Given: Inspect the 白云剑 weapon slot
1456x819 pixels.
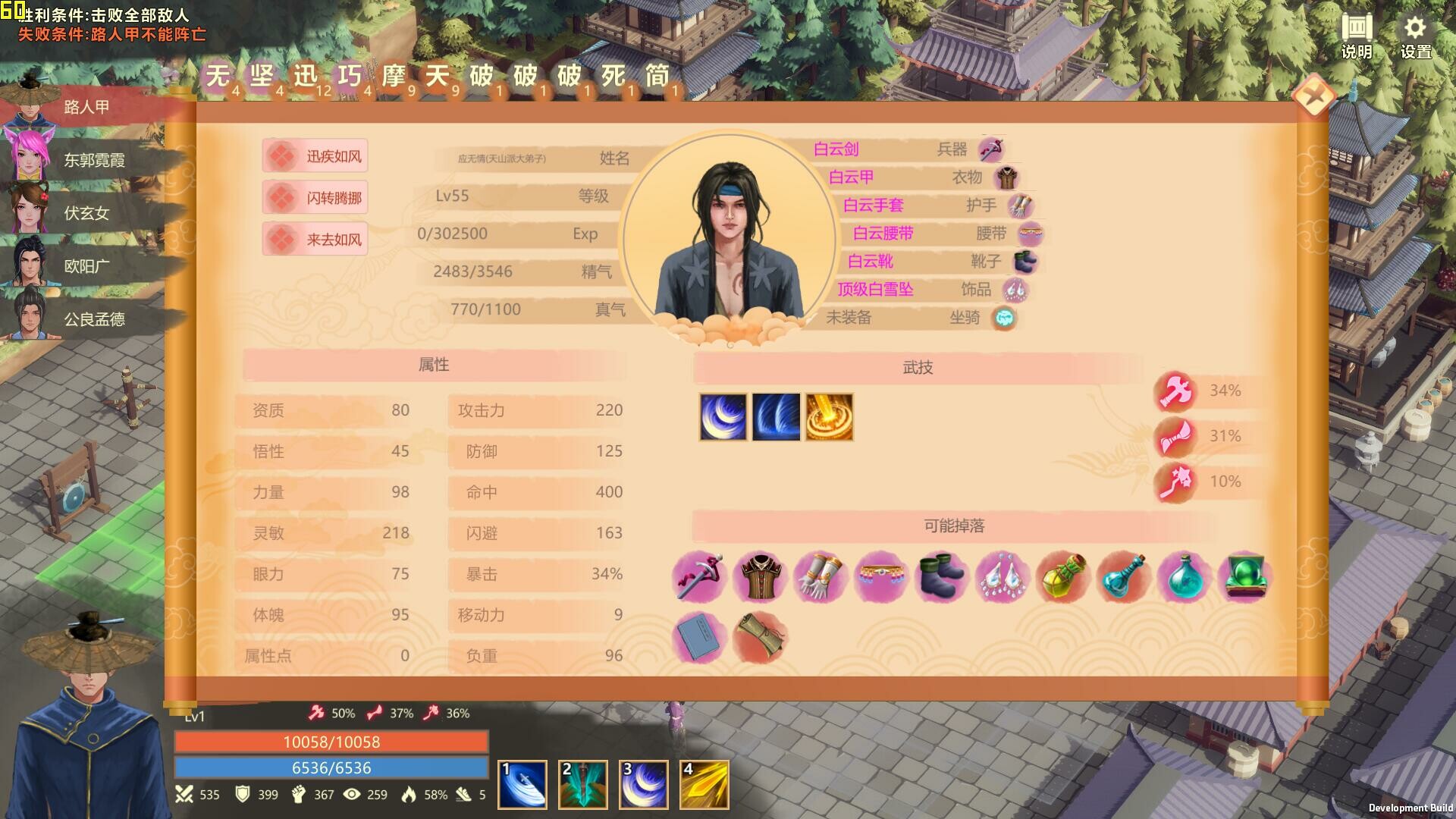Looking at the screenshot, I should pyautogui.click(x=990, y=149).
